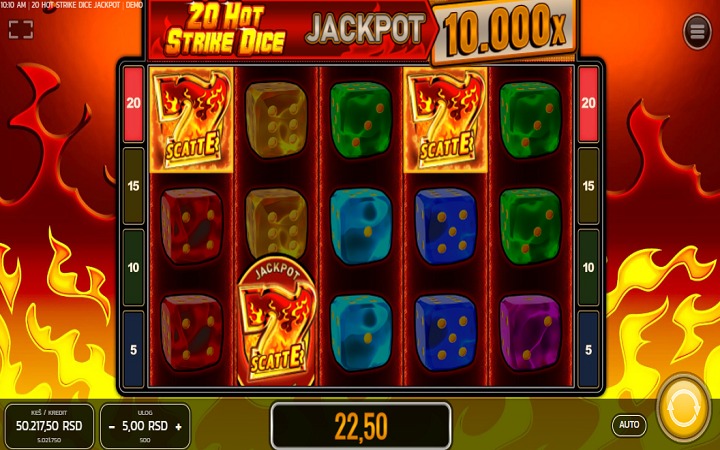The height and width of the screenshot is (450, 720).
Task: Open the hamburger menu
Action: [x=697, y=32]
